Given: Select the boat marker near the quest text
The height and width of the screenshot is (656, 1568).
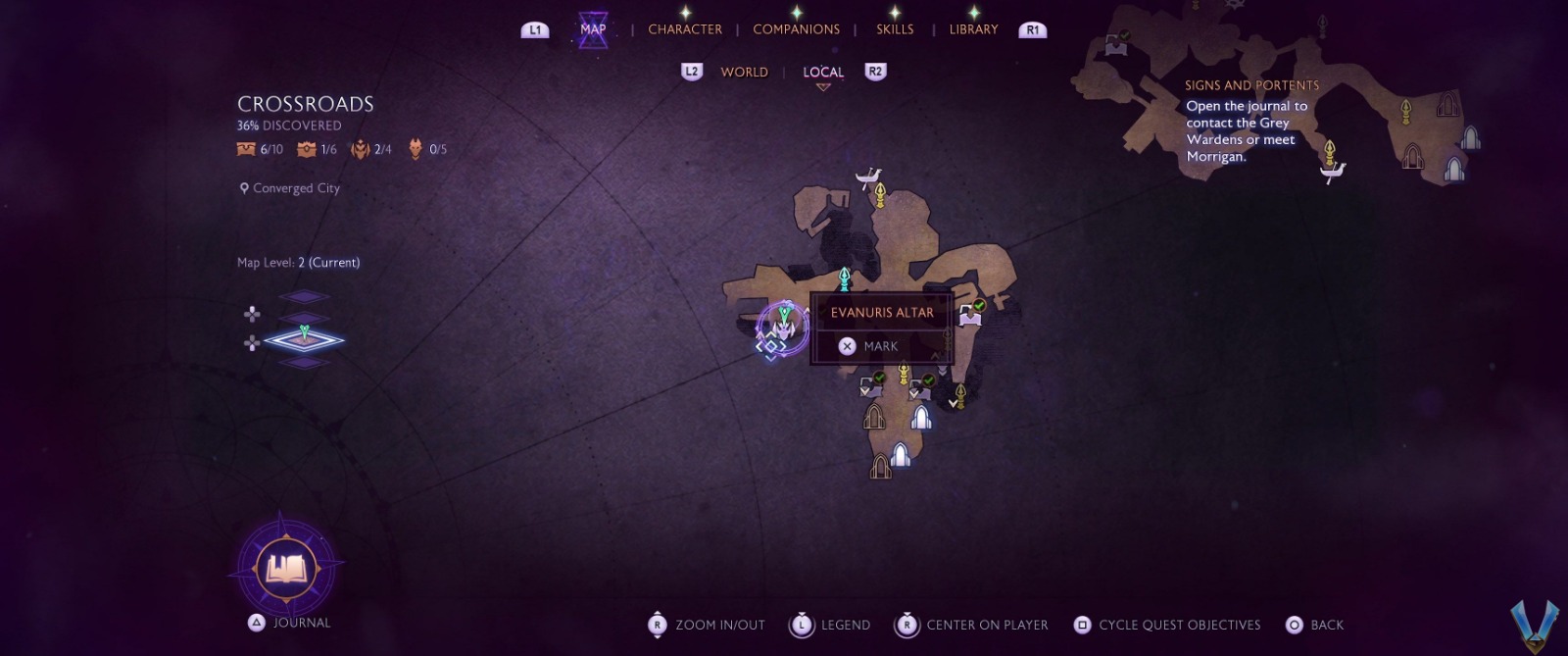Looking at the screenshot, I should point(1332,173).
